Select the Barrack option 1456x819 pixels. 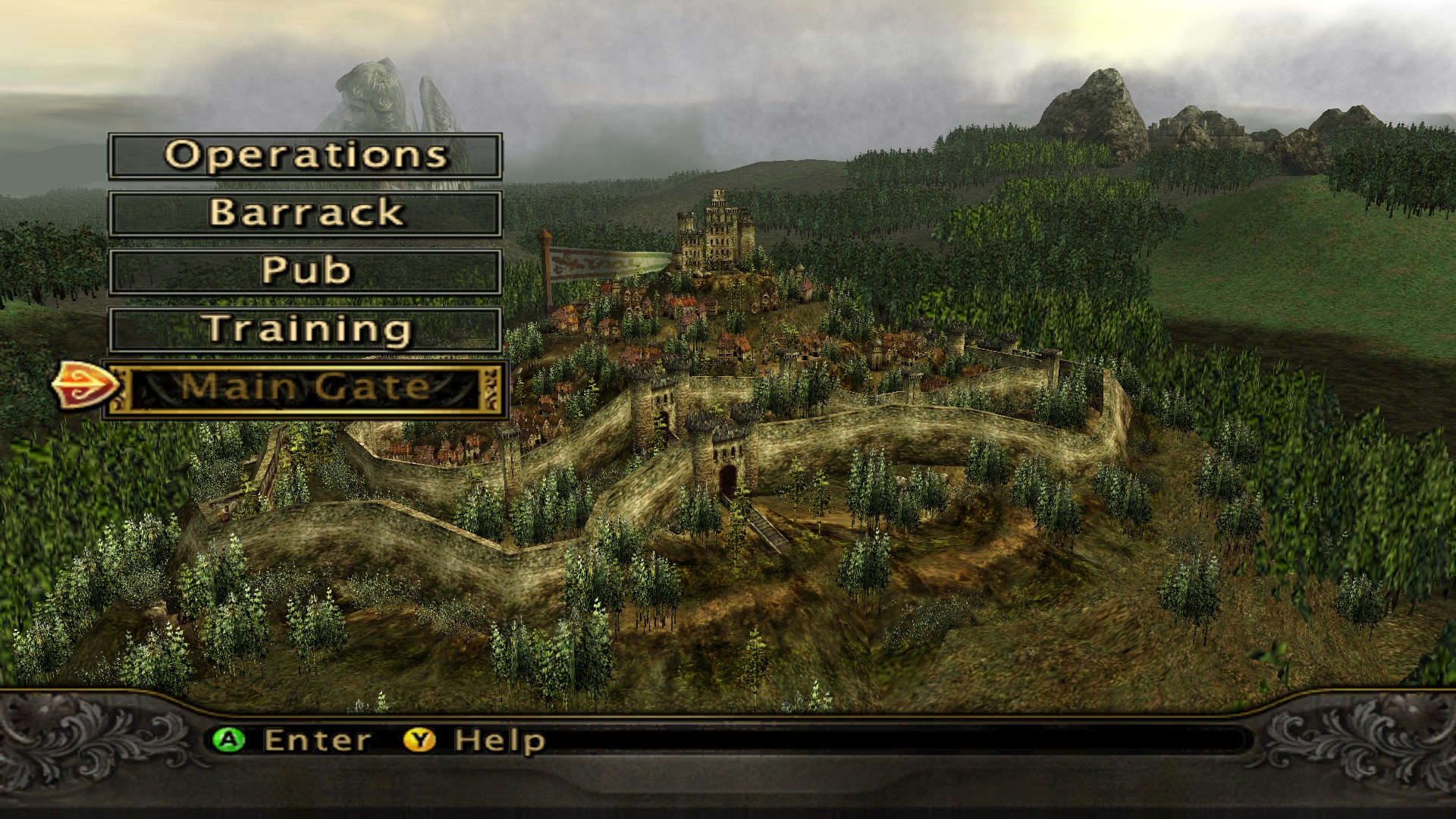point(305,213)
